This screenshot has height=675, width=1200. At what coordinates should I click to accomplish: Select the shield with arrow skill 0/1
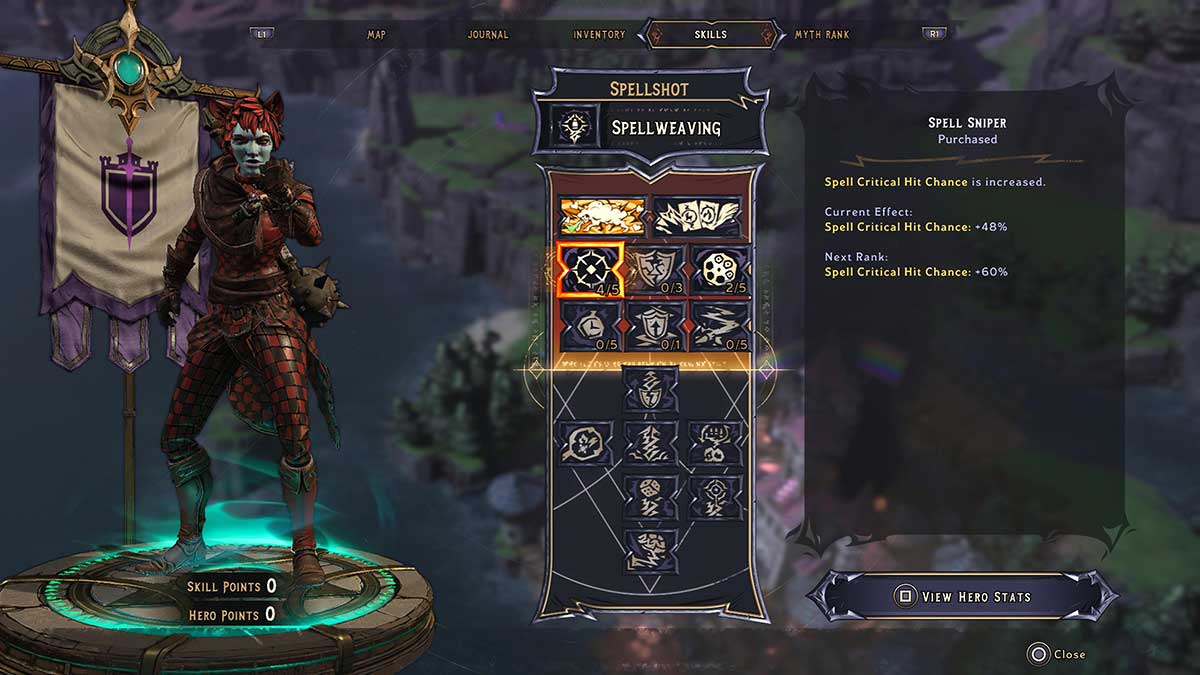[x=654, y=326]
